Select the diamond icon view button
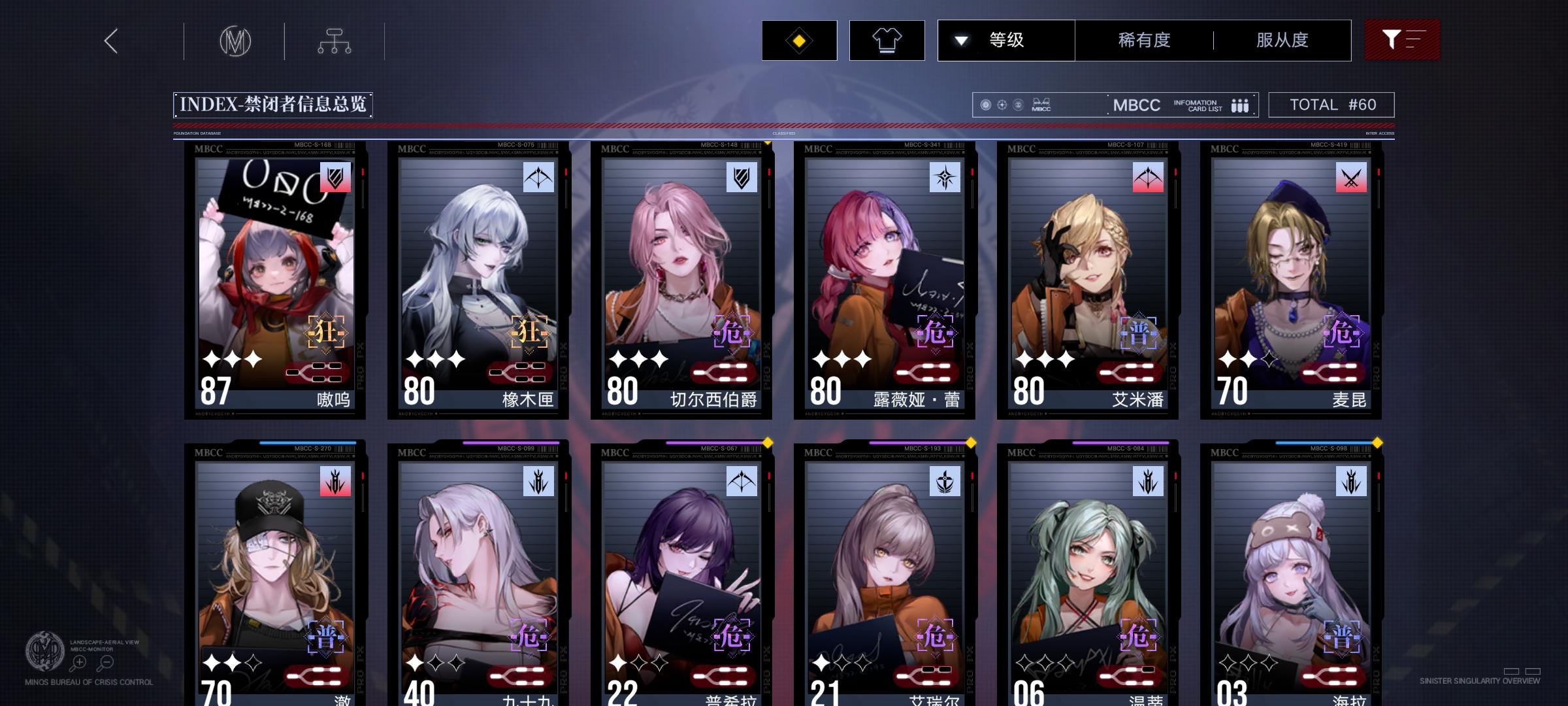 798,40
